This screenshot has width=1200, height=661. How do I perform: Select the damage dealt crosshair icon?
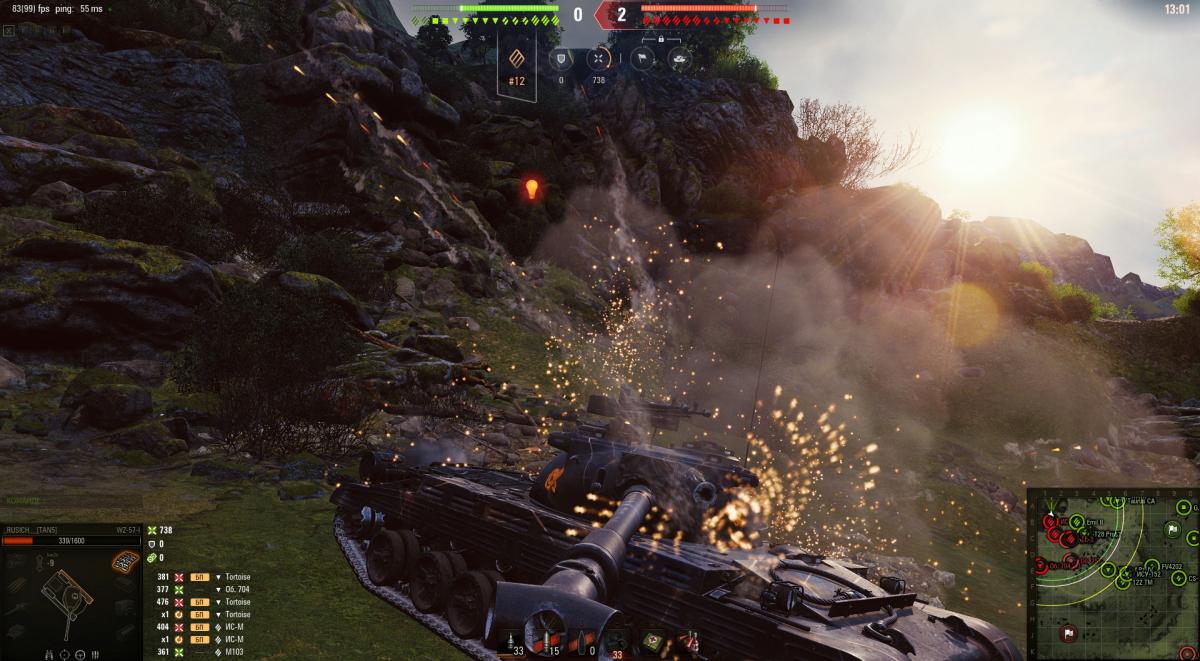[598, 59]
